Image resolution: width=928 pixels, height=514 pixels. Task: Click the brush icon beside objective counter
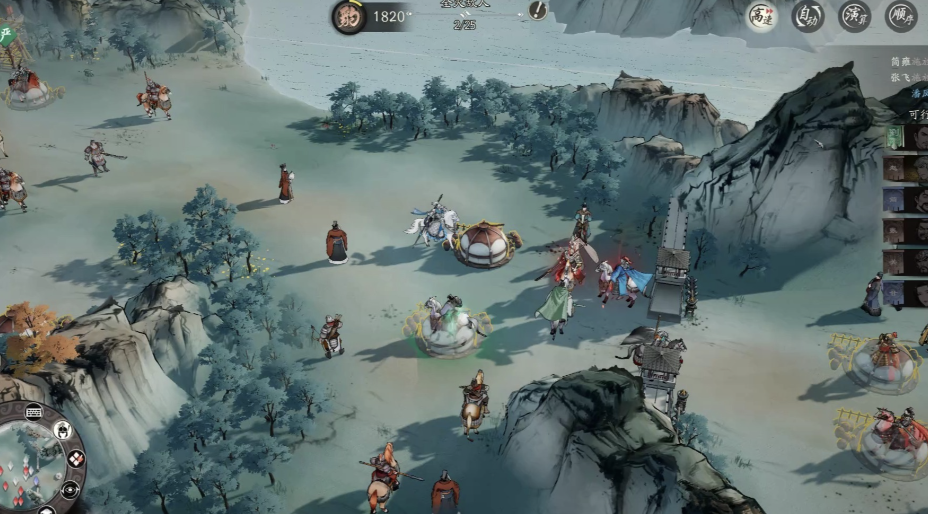[x=538, y=10]
